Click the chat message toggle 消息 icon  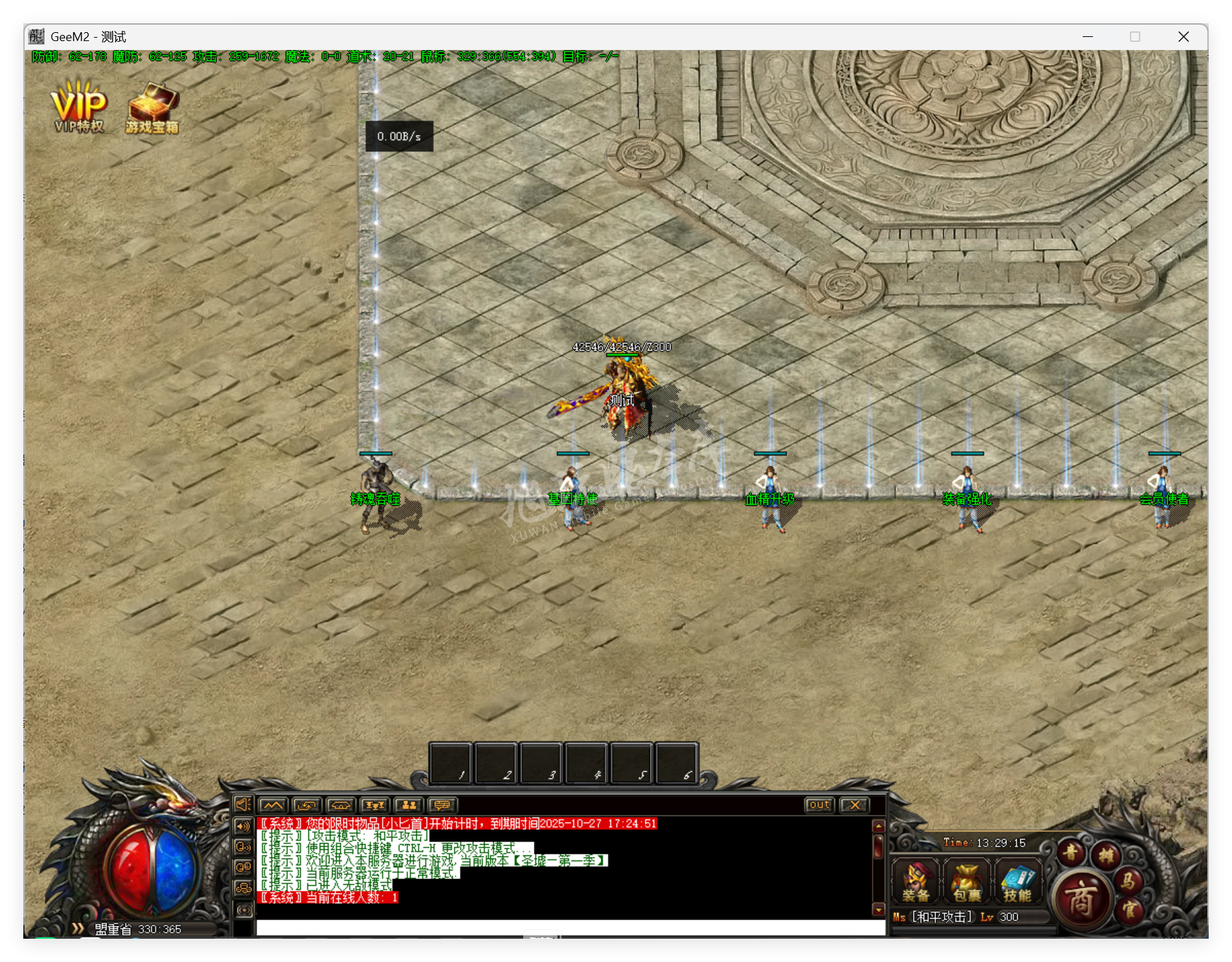442,805
